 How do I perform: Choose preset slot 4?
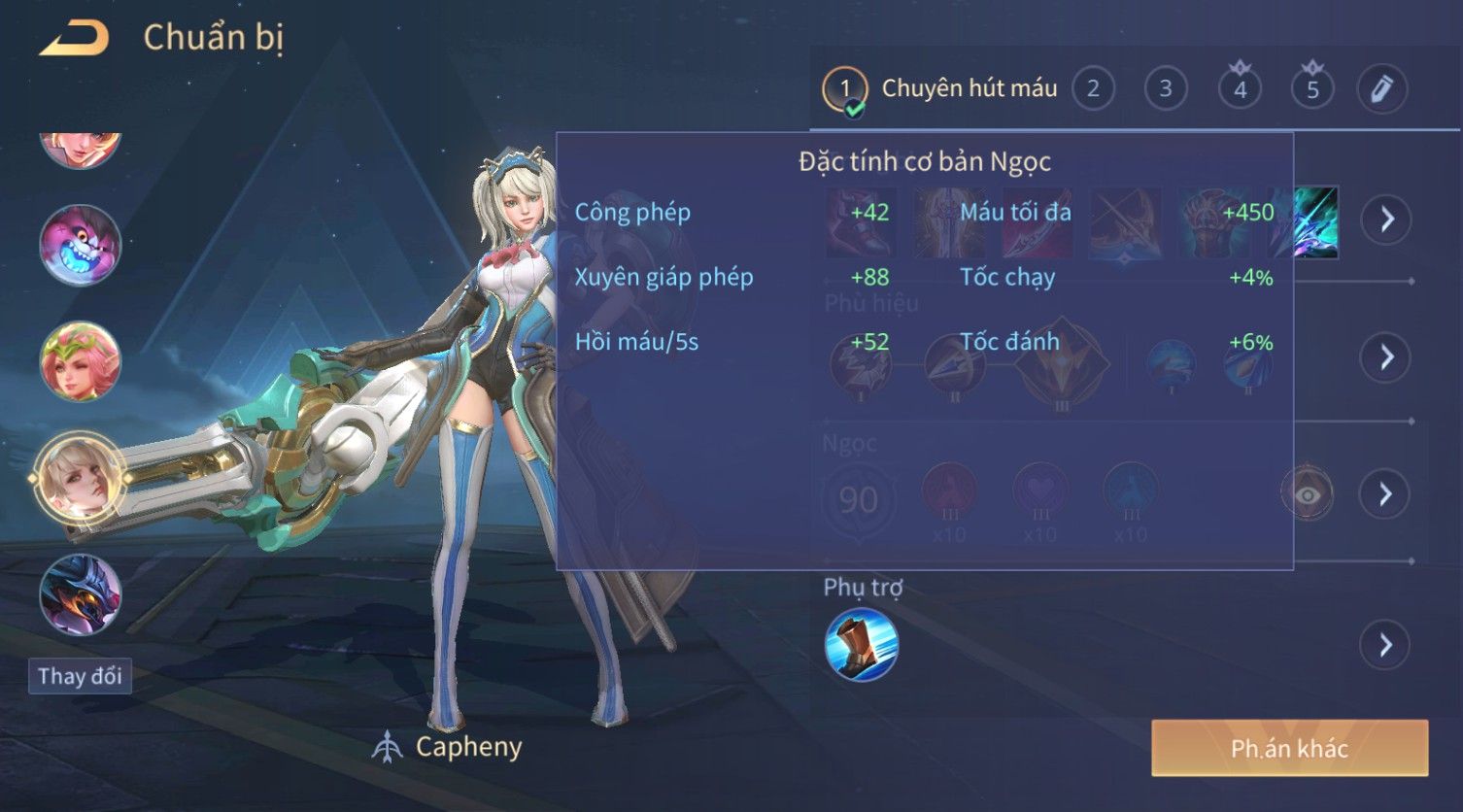point(1240,89)
